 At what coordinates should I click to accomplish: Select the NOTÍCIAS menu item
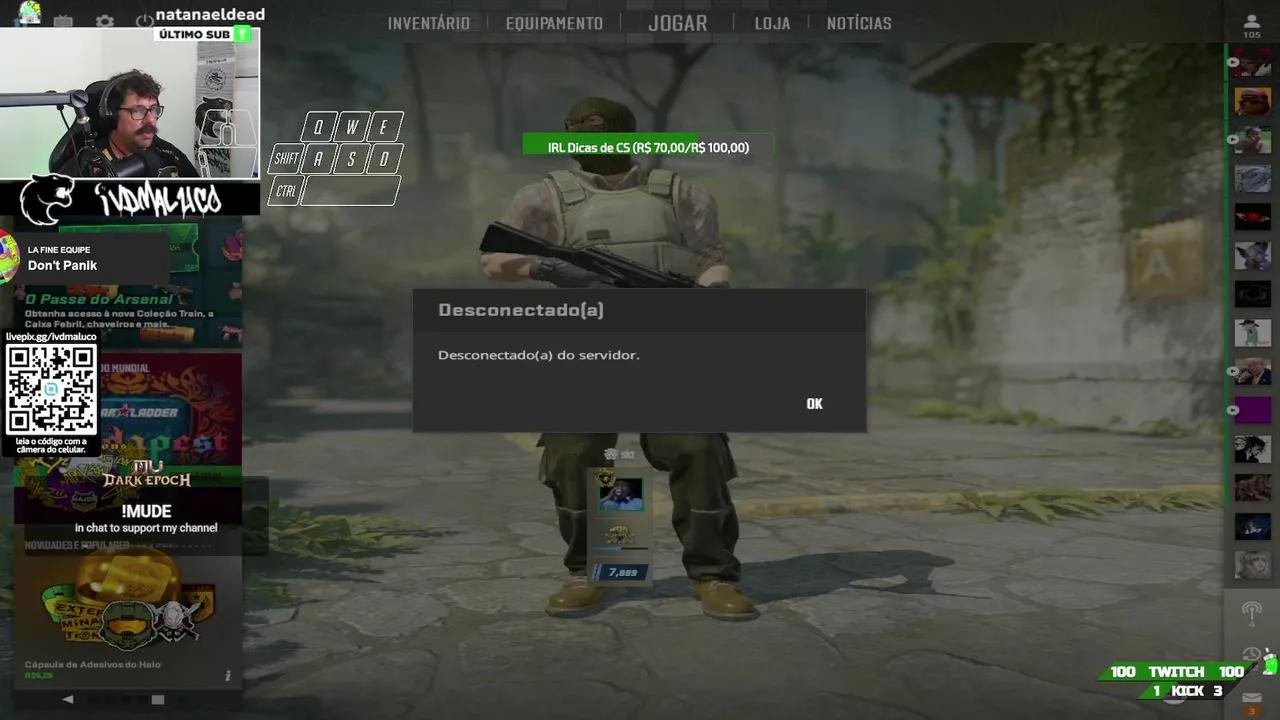858,22
